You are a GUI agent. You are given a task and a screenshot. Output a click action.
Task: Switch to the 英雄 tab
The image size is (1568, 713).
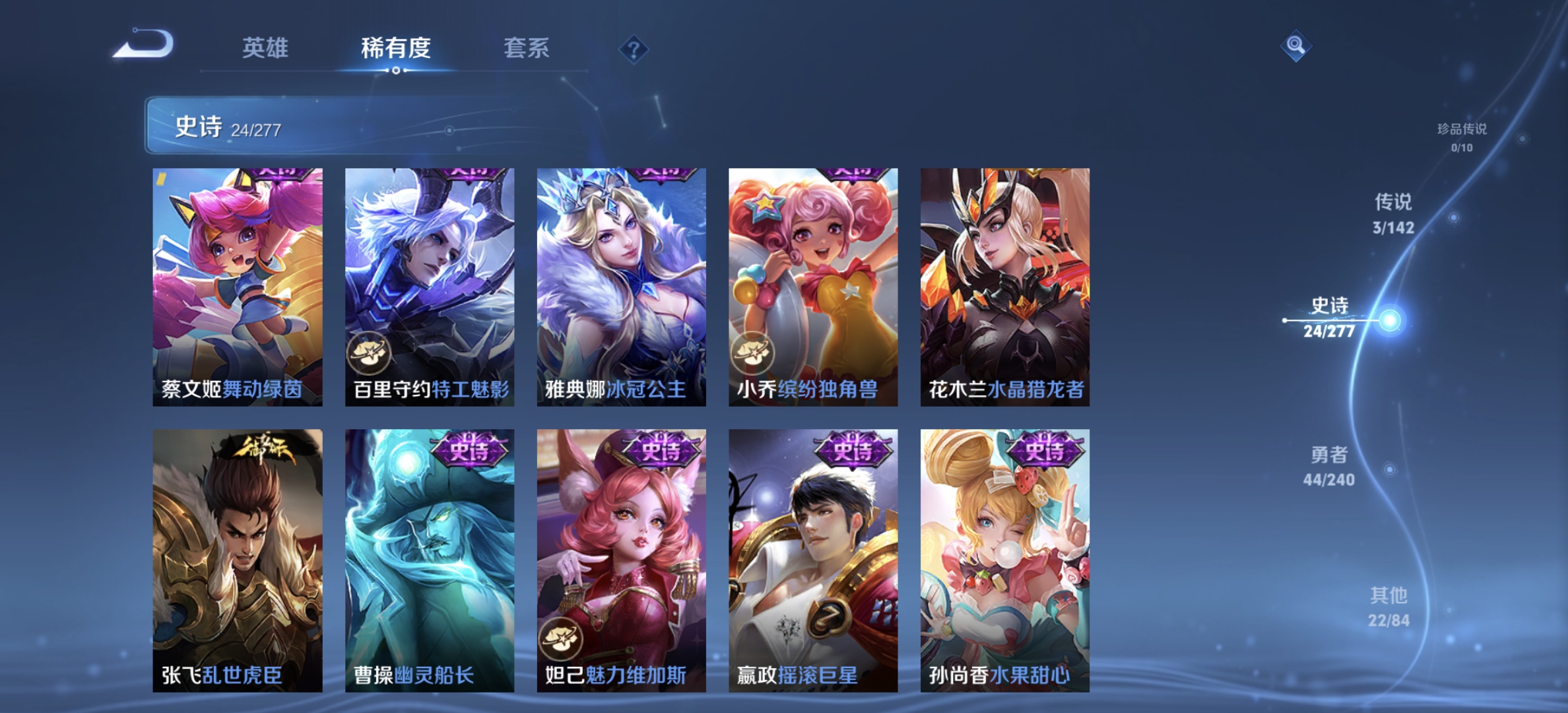(267, 48)
